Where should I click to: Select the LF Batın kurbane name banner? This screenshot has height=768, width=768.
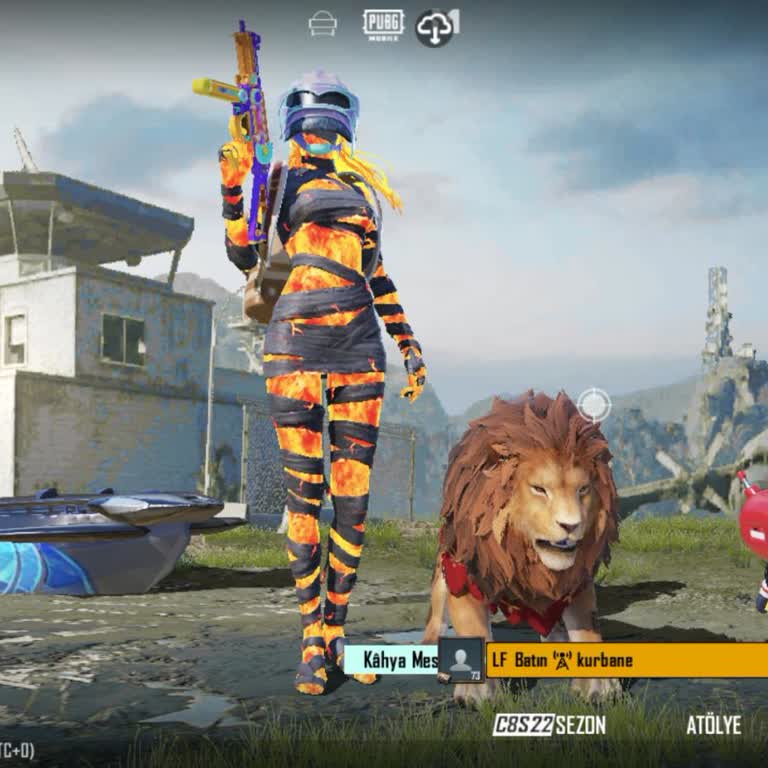click(x=627, y=660)
